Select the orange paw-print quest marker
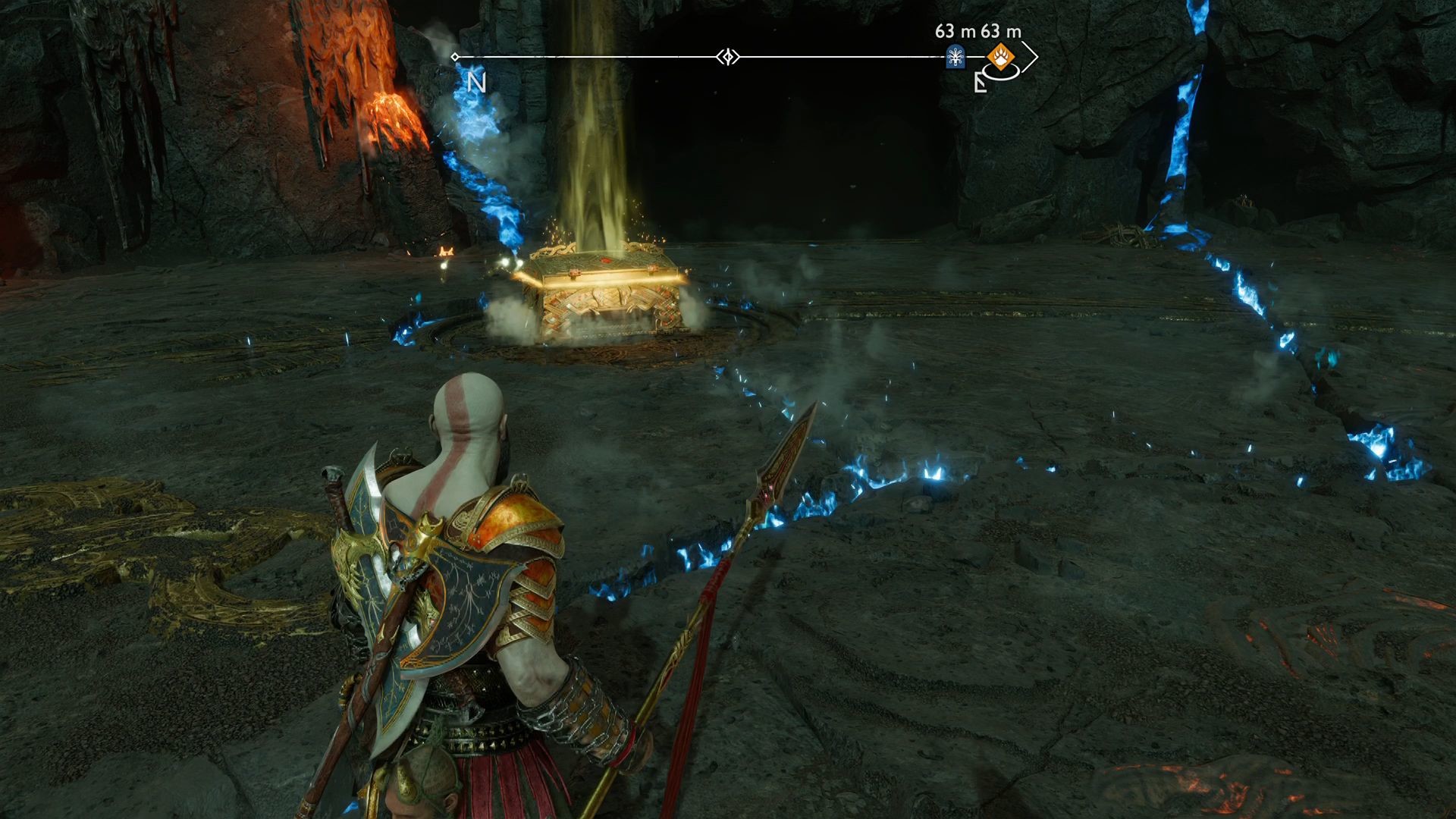This screenshot has height=819, width=1456. [x=1000, y=55]
